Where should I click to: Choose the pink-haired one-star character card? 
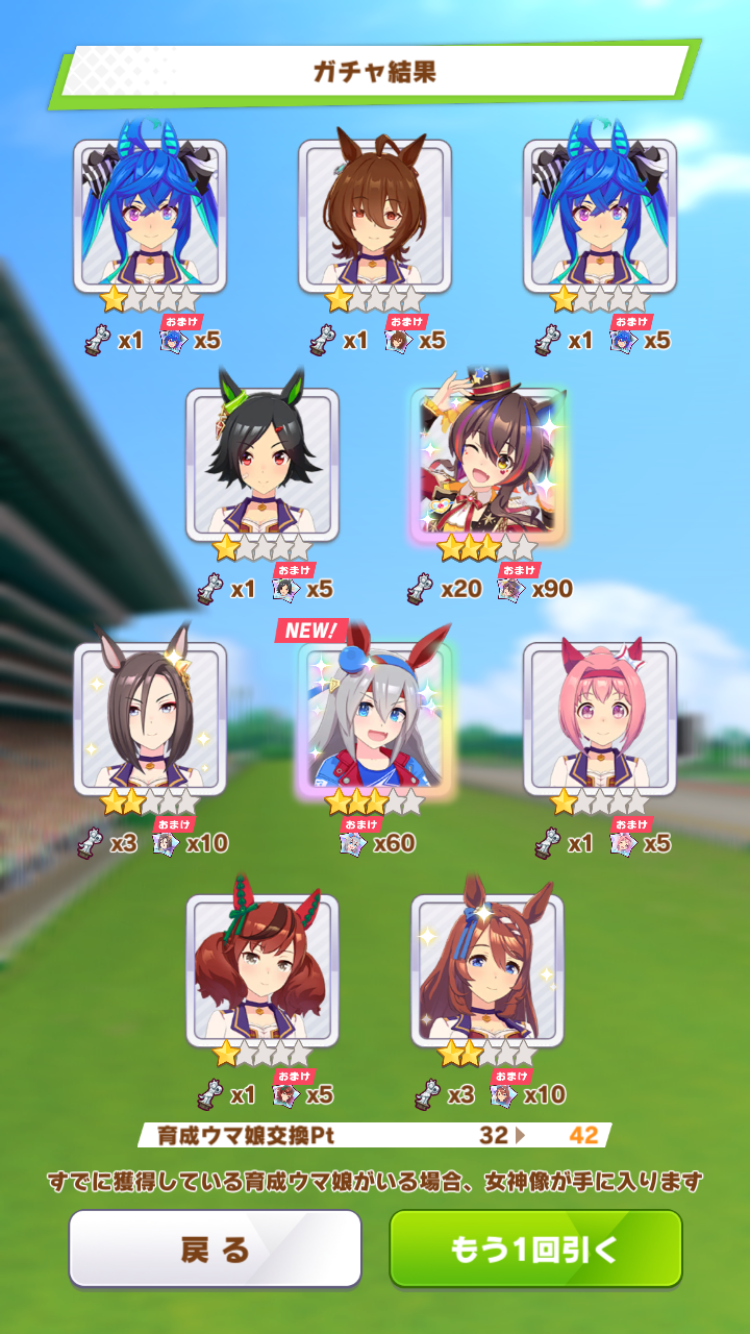click(599, 717)
